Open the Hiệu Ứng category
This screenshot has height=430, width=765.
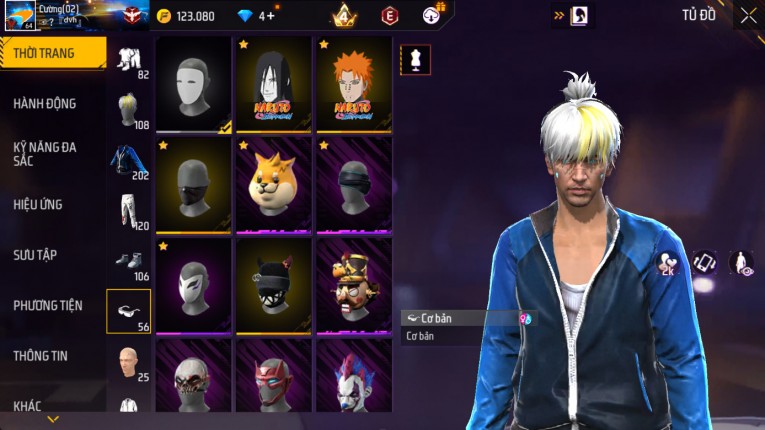[39, 205]
